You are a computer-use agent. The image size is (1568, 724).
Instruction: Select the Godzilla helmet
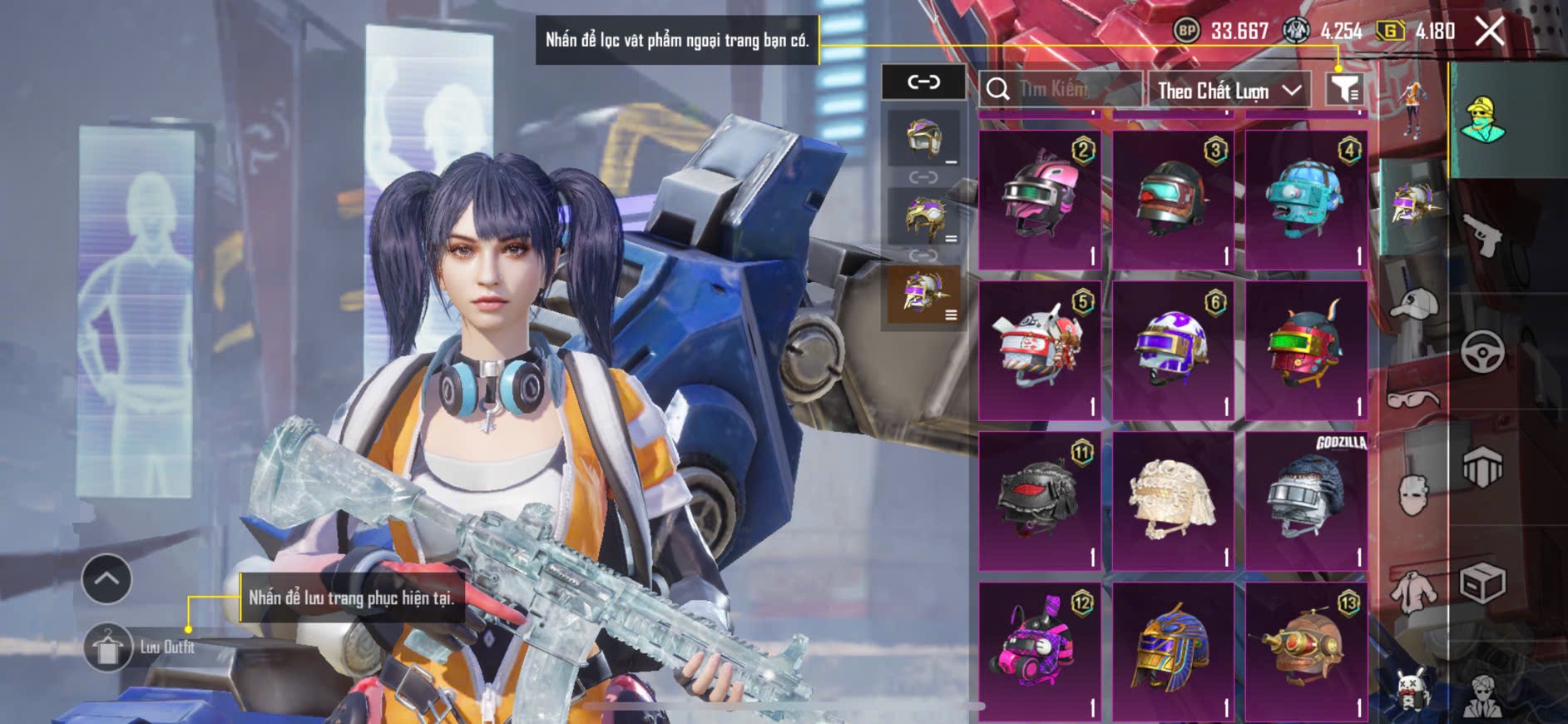point(1306,500)
